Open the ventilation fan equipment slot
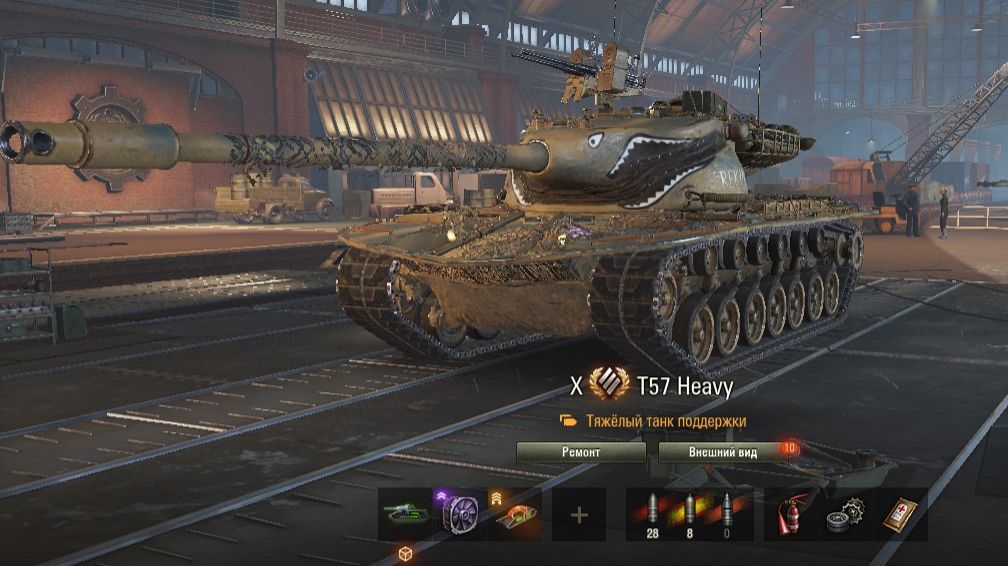The height and width of the screenshot is (566, 1008). (459, 514)
